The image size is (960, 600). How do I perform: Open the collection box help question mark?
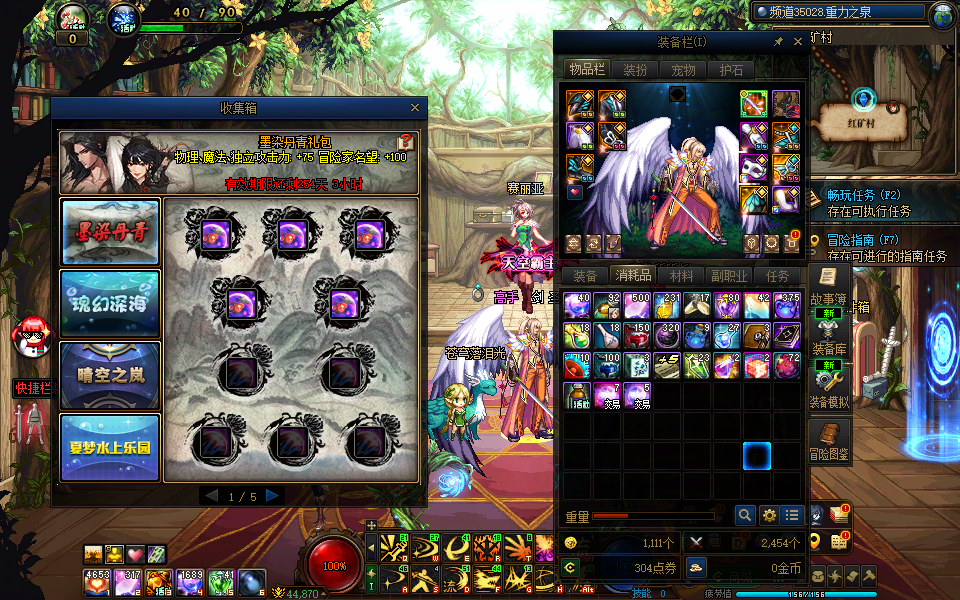tap(406, 142)
